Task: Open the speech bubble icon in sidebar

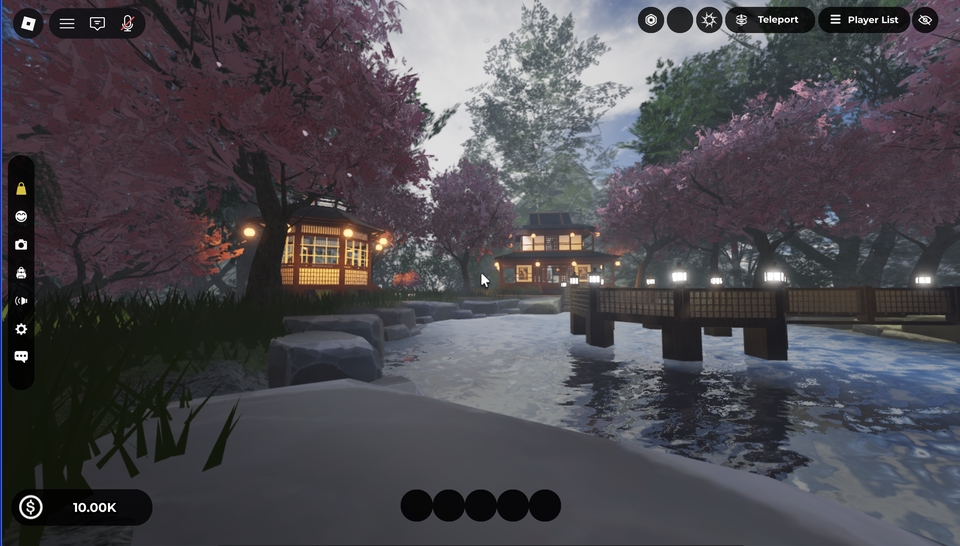Action: click(21, 357)
